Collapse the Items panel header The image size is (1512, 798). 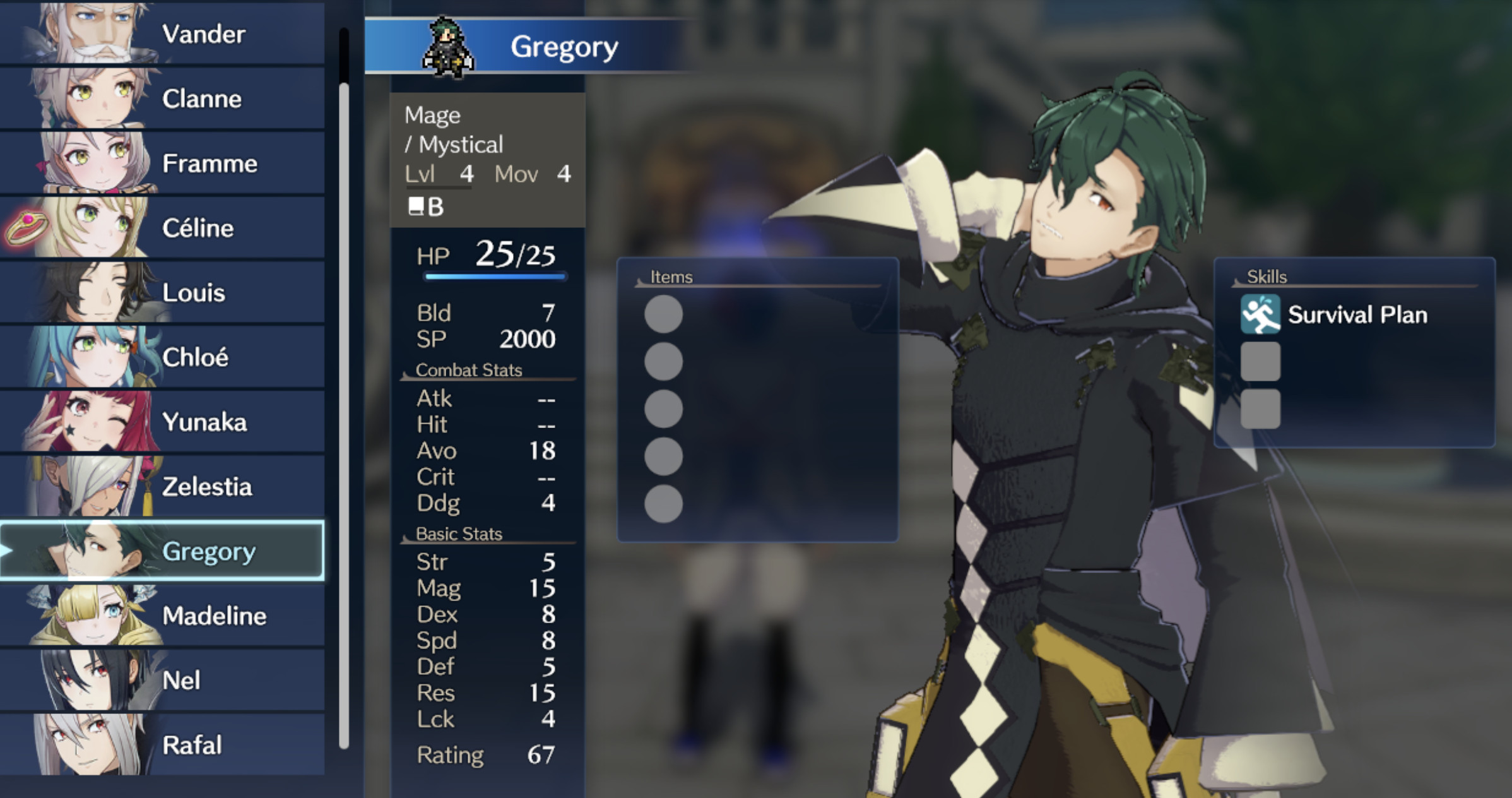coord(671,277)
